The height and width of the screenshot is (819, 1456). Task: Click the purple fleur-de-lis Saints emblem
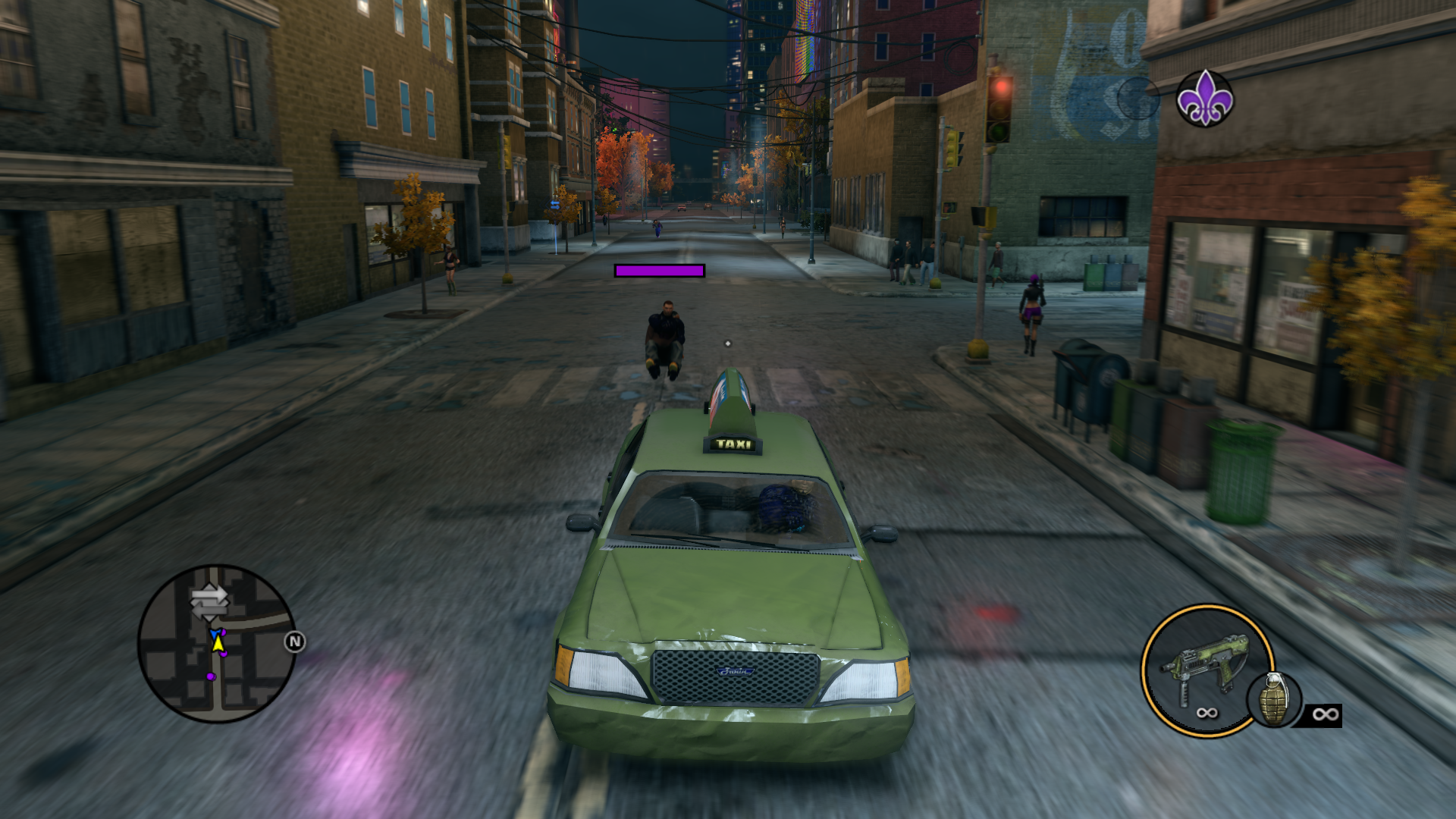pos(1204,99)
